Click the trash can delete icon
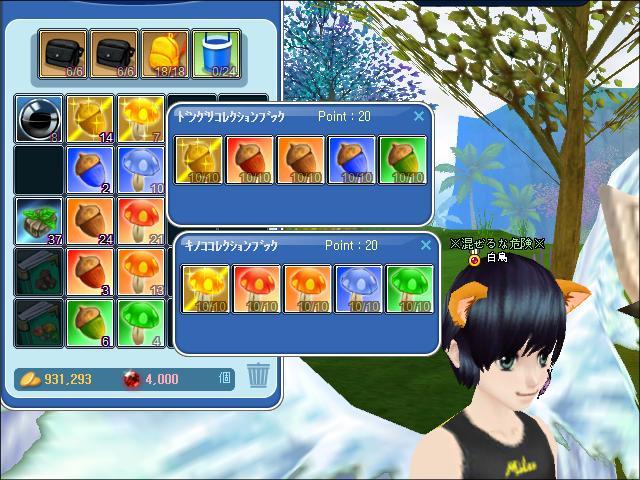The image size is (640, 480). point(258,376)
